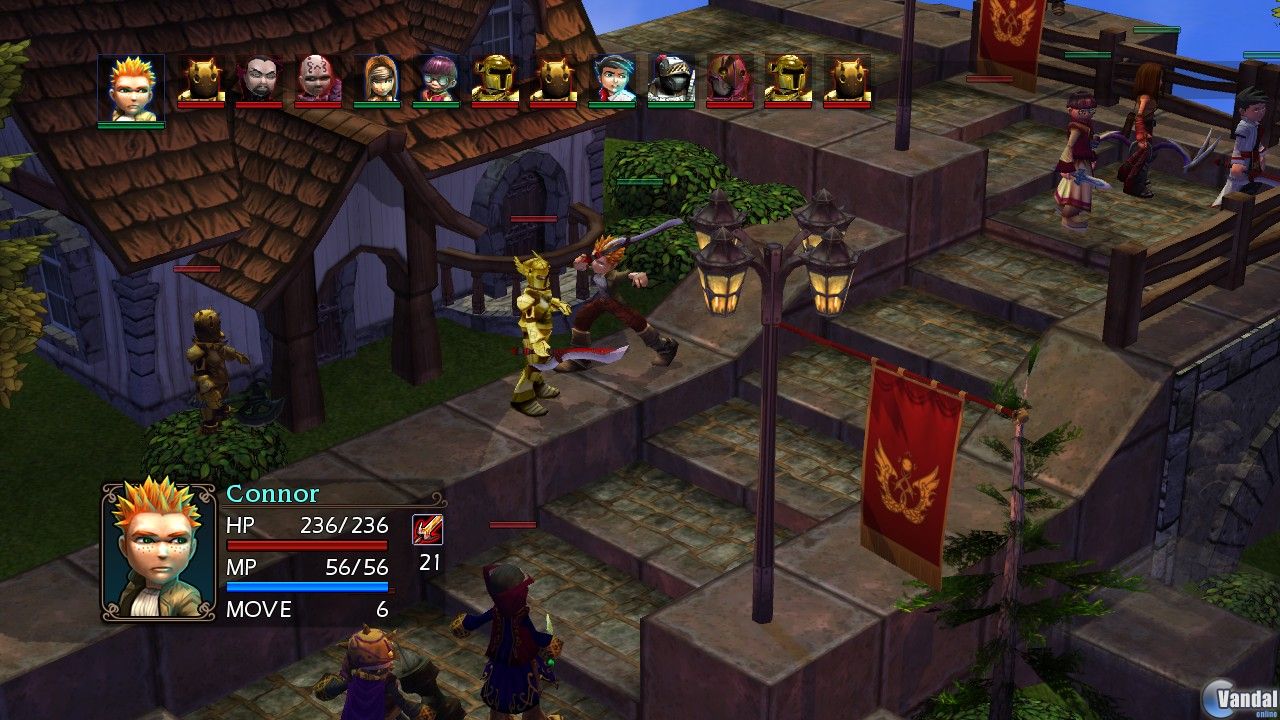Image resolution: width=1280 pixels, height=720 pixels.
Task: Click the white-helmeted soldier portrait
Action: pyautogui.click(x=670, y=80)
